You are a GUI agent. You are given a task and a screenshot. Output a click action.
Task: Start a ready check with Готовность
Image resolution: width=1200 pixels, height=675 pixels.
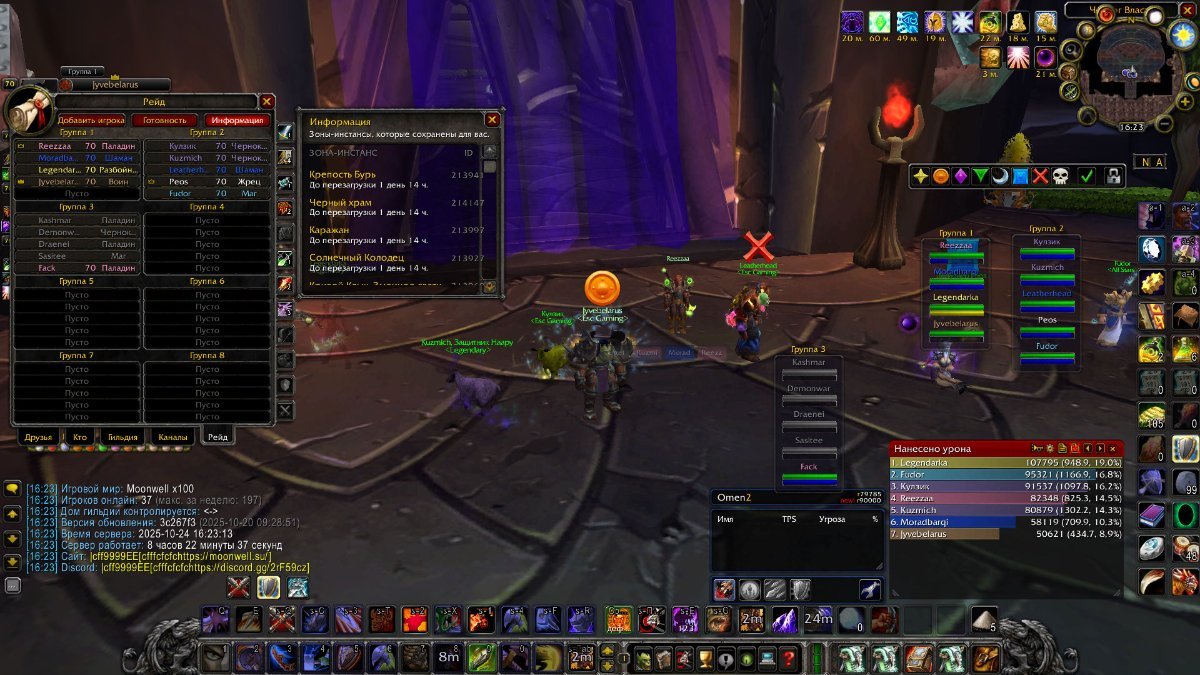coord(165,120)
